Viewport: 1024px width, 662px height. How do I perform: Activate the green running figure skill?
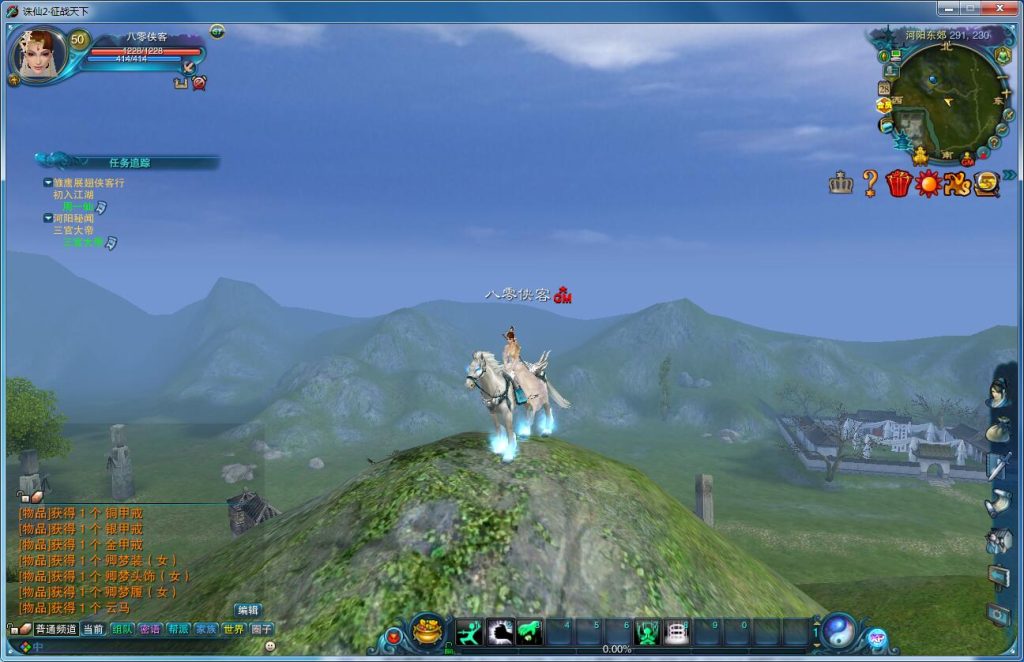(x=469, y=632)
